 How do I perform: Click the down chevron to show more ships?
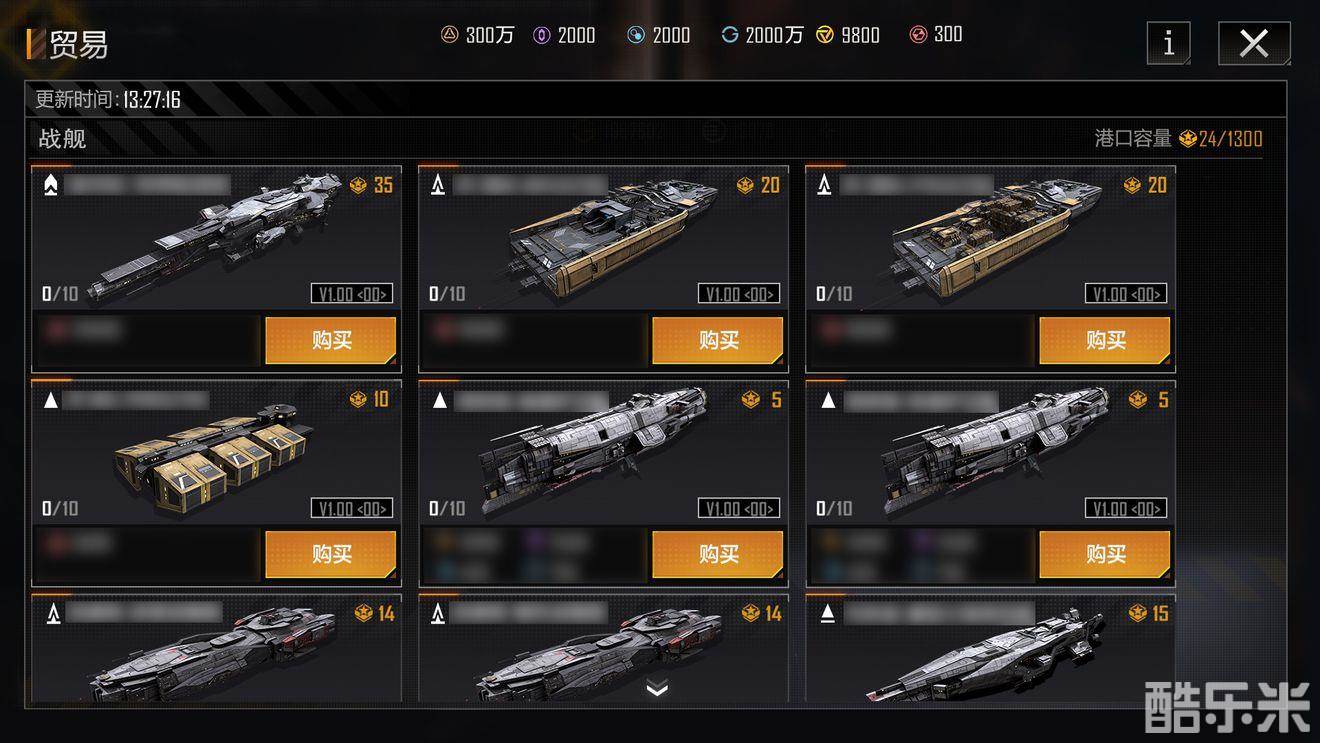657,688
